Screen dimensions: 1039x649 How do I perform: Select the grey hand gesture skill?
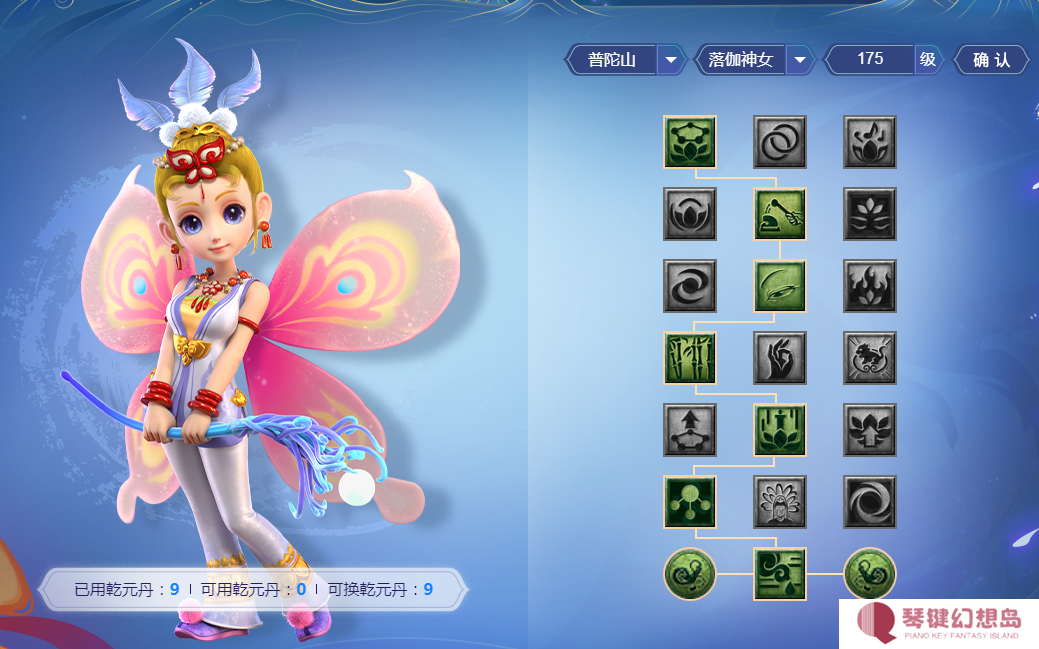pyautogui.click(x=780, y=358)
